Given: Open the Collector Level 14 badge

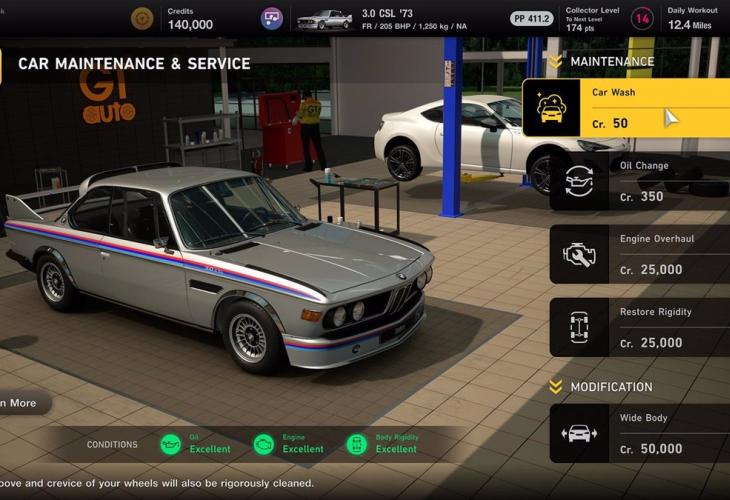Looking at the screenshot, I should click(x=643, y=18).
